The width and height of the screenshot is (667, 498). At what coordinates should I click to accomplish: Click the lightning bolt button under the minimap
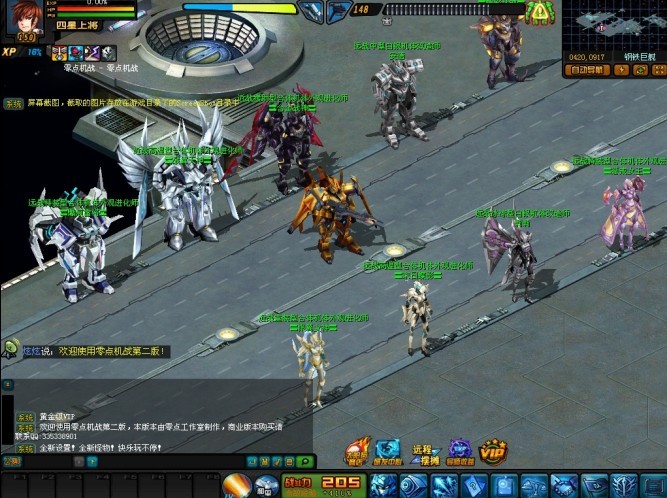tap(620, 70)
